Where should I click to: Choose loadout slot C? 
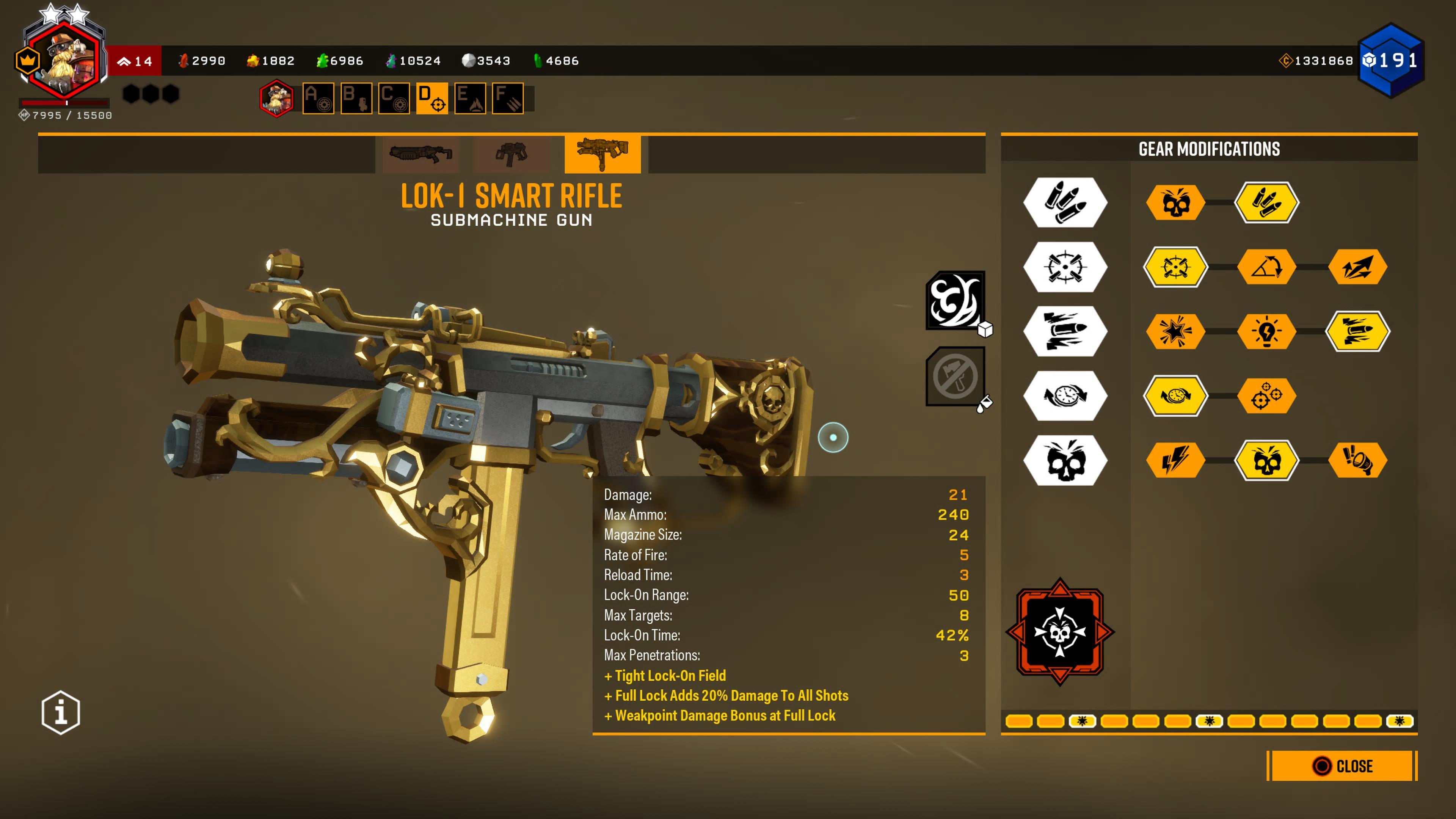tap(394, 98)
